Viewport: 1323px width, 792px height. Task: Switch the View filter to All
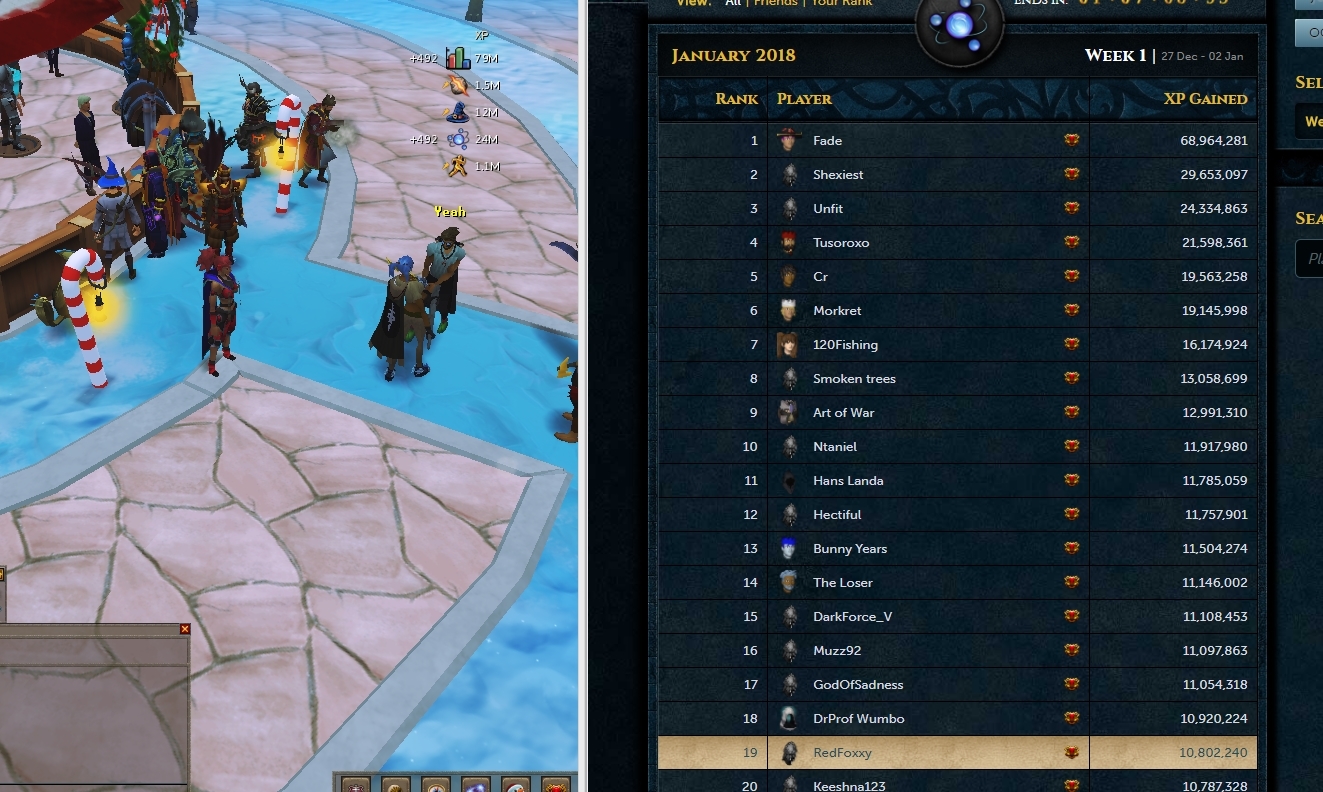(x=733, y=3)
